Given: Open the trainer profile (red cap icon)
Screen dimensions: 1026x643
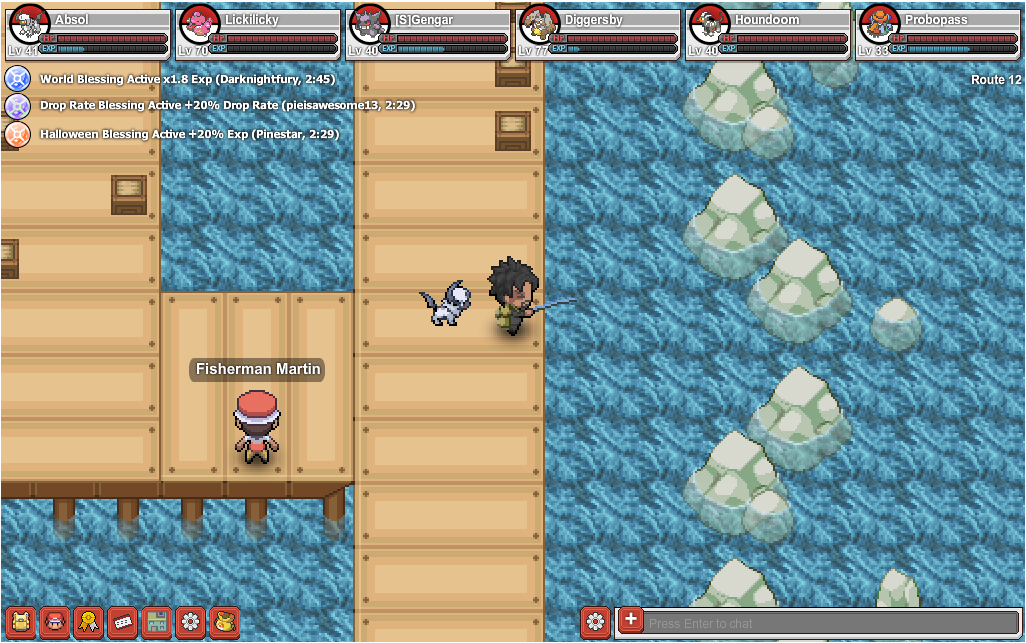Looking at the screenshot, I should coord(54,622).
